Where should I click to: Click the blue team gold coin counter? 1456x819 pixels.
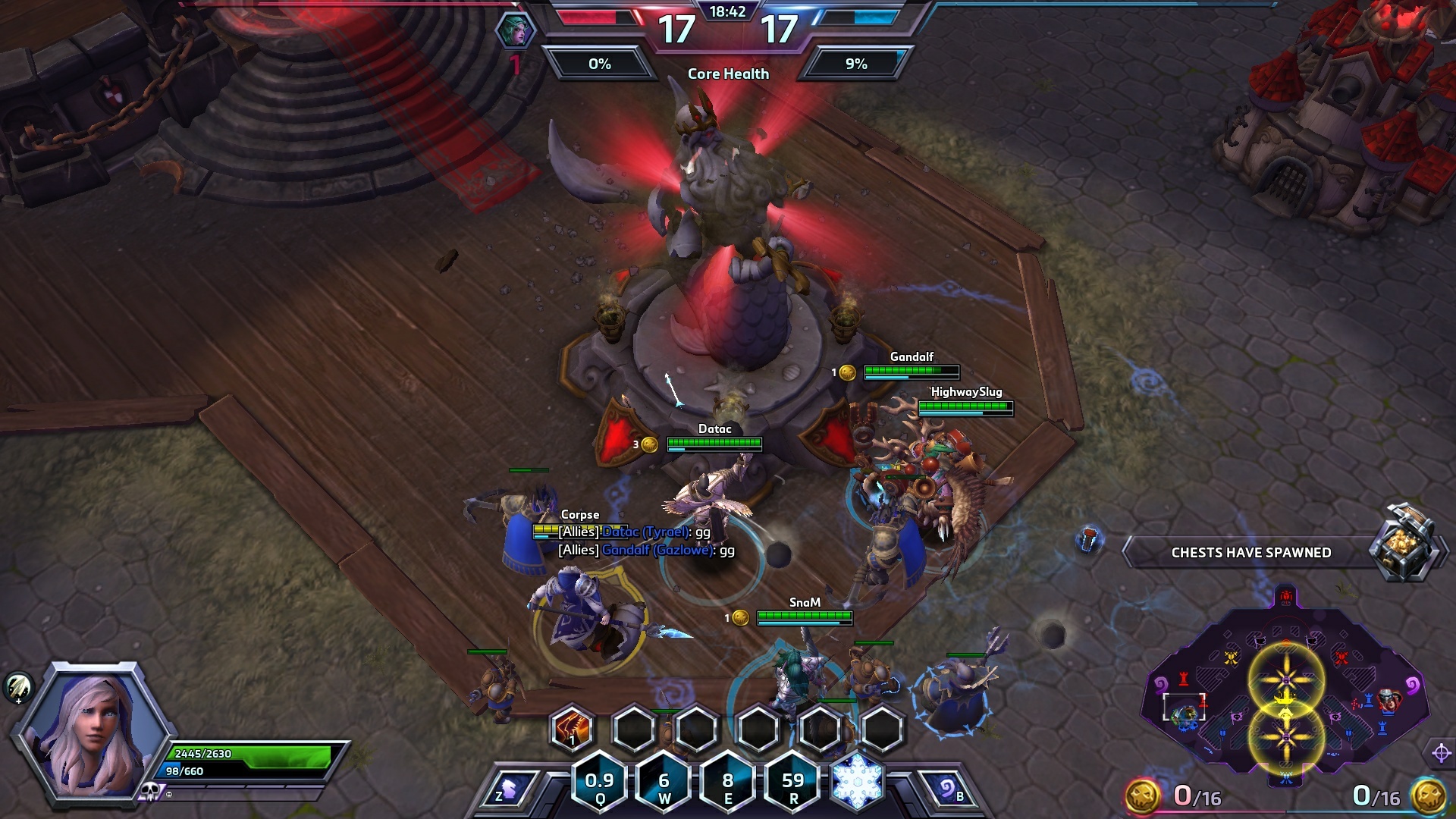(1427, 795)
